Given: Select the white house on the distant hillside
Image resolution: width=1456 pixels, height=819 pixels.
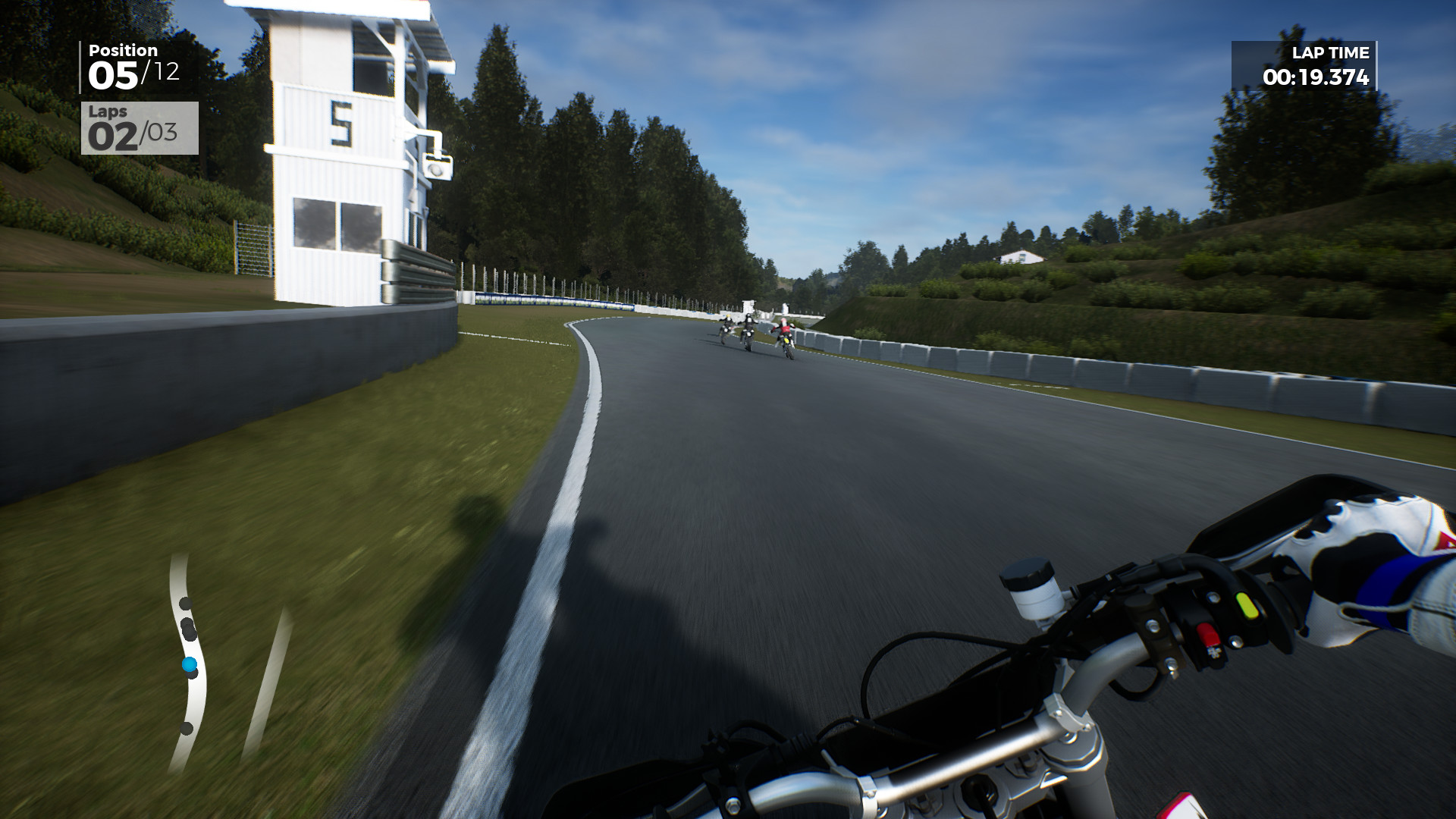Looking at the screenshot, I should [1020, 258].
